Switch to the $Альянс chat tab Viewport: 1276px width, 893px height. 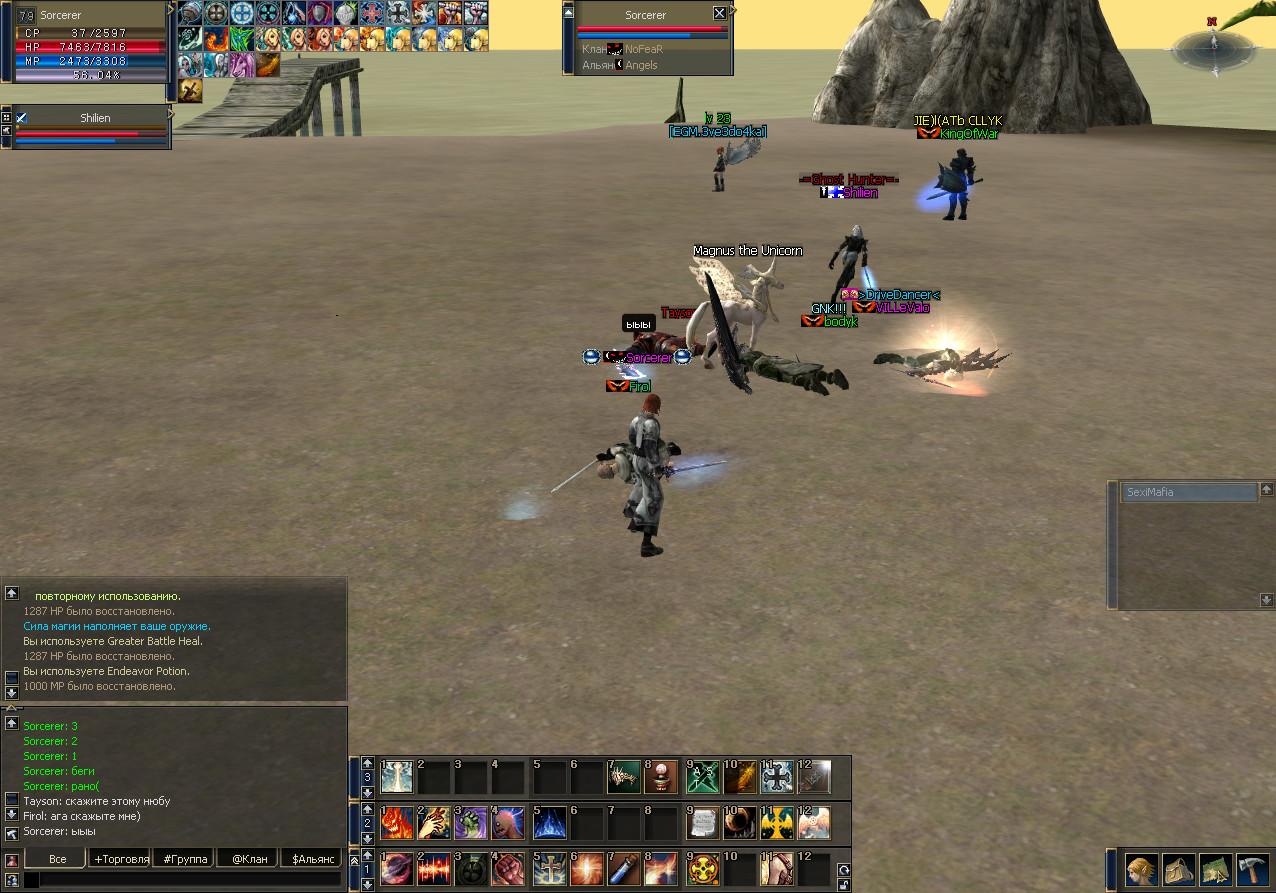coord(311,859)
